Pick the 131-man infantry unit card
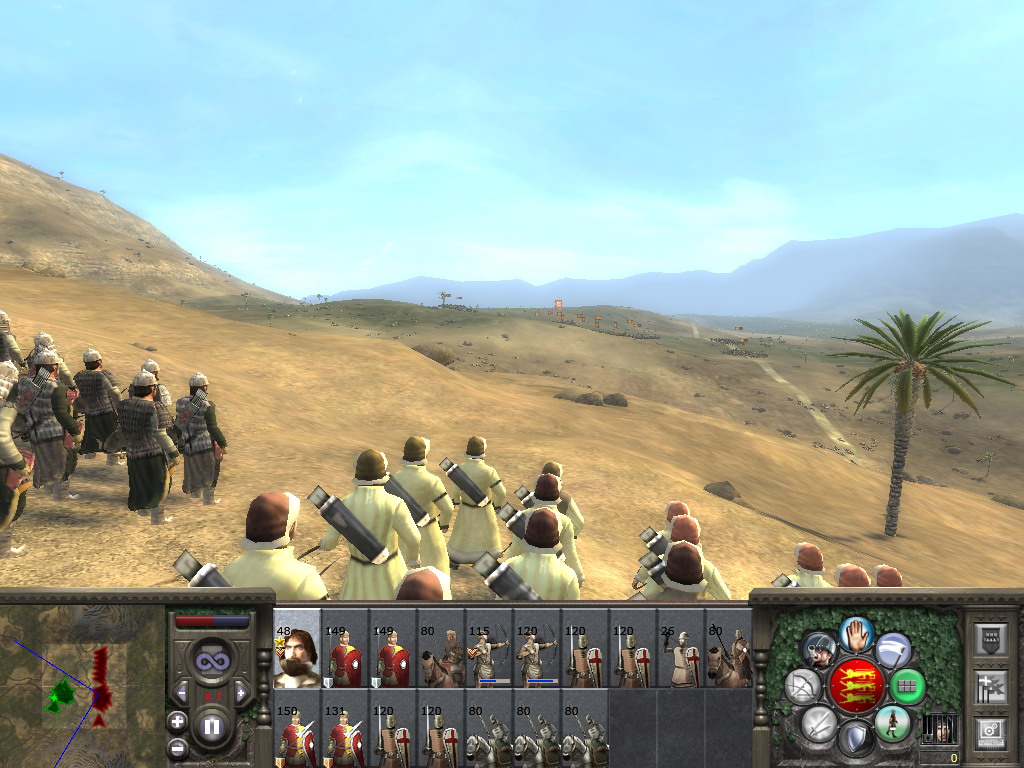The height and width of the screenshot is (768, 1024). pos(345,737)
